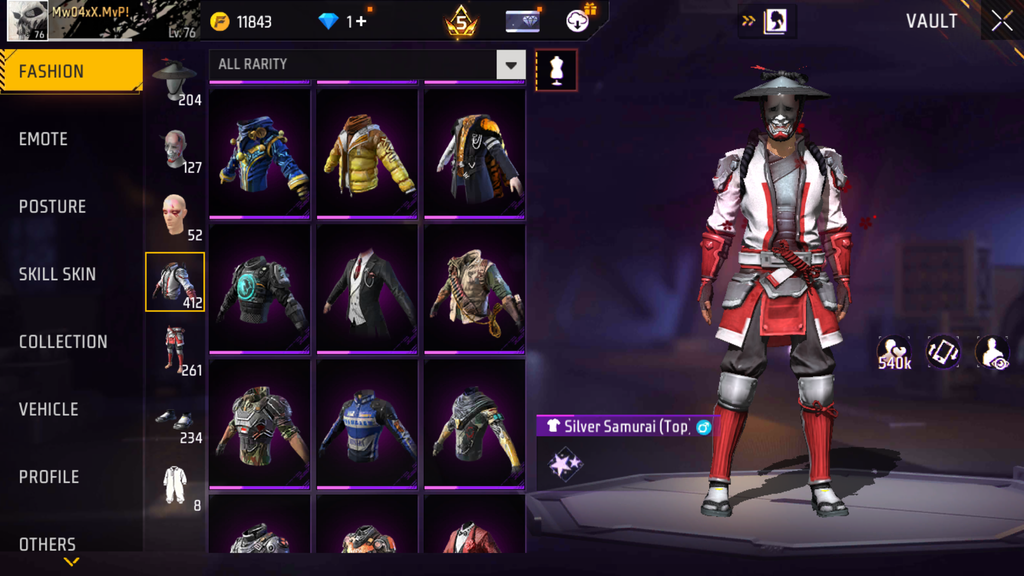The height and width of the screenshot is (576, 1024).
Task: Select the hat category tab
Action: click(x=175, y=81)
